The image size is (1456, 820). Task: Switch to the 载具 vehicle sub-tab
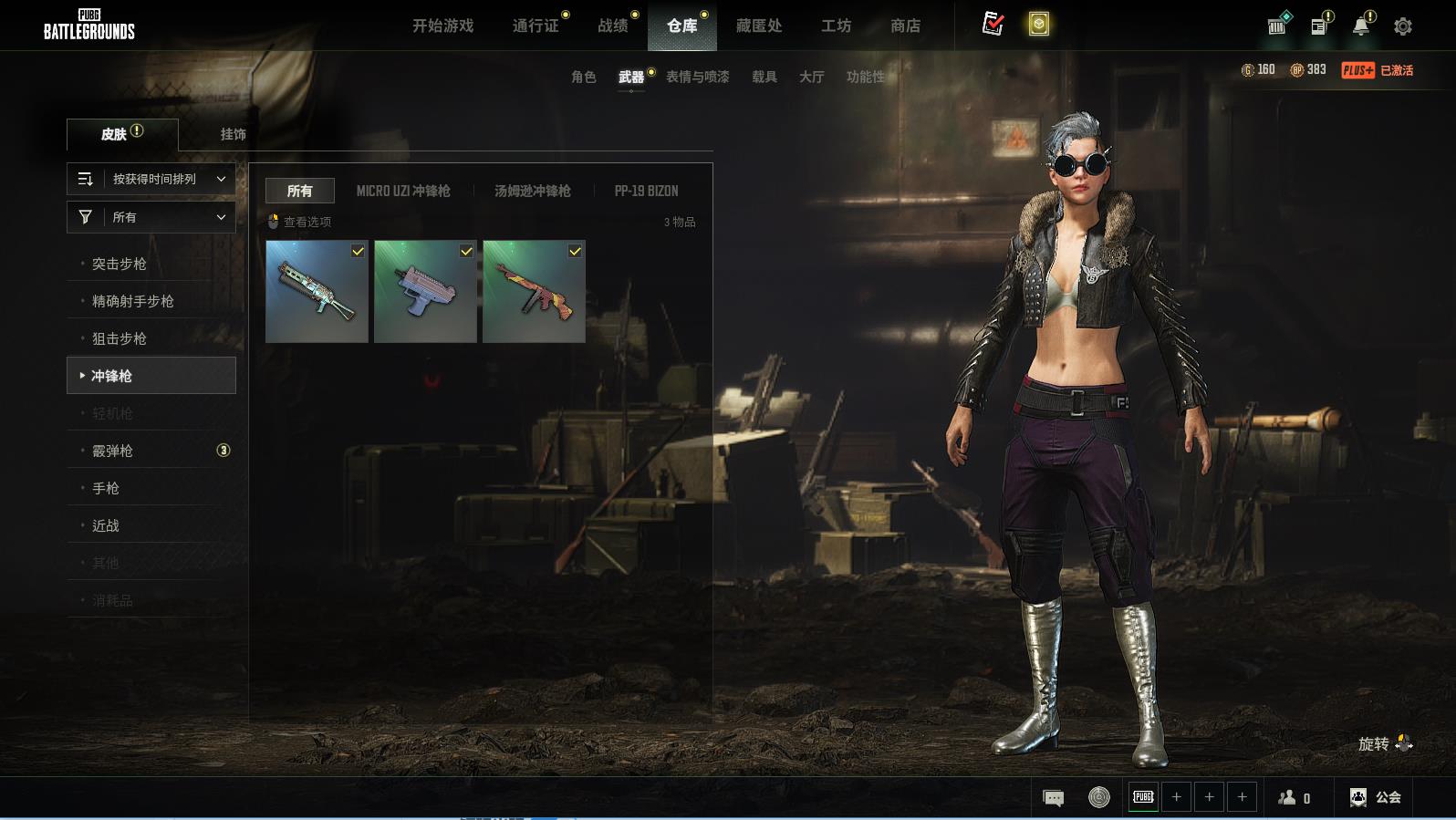[764, 77]
